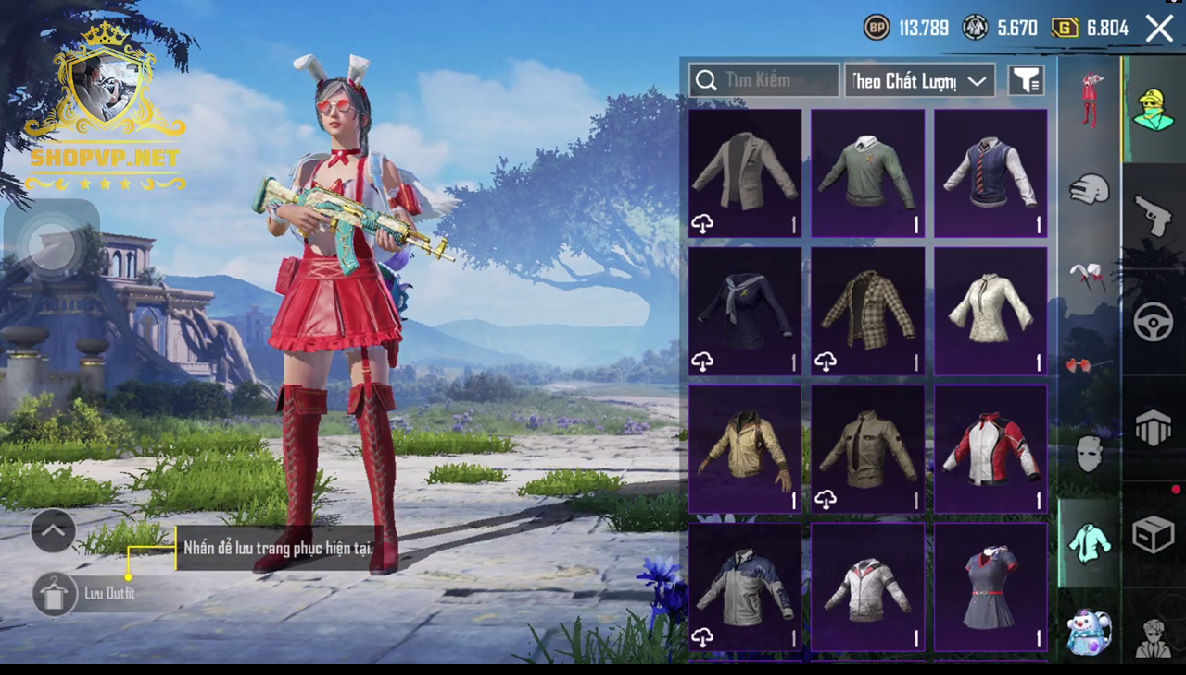Choose the green sweater top
Screen dimensions: 1186x675
tap(868, 172)
